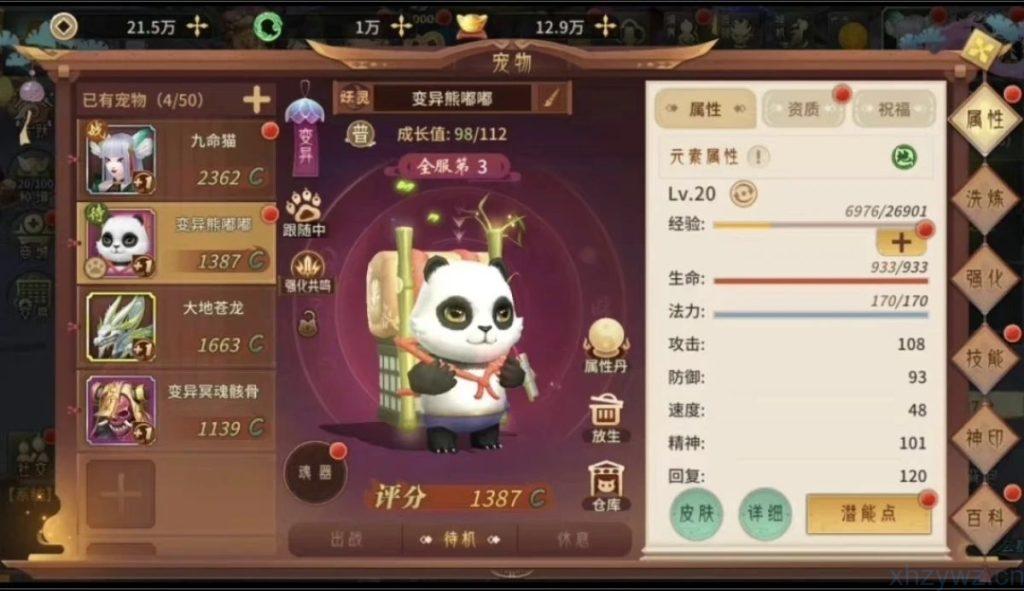Show the 神印 side tab

click(984, 438)
